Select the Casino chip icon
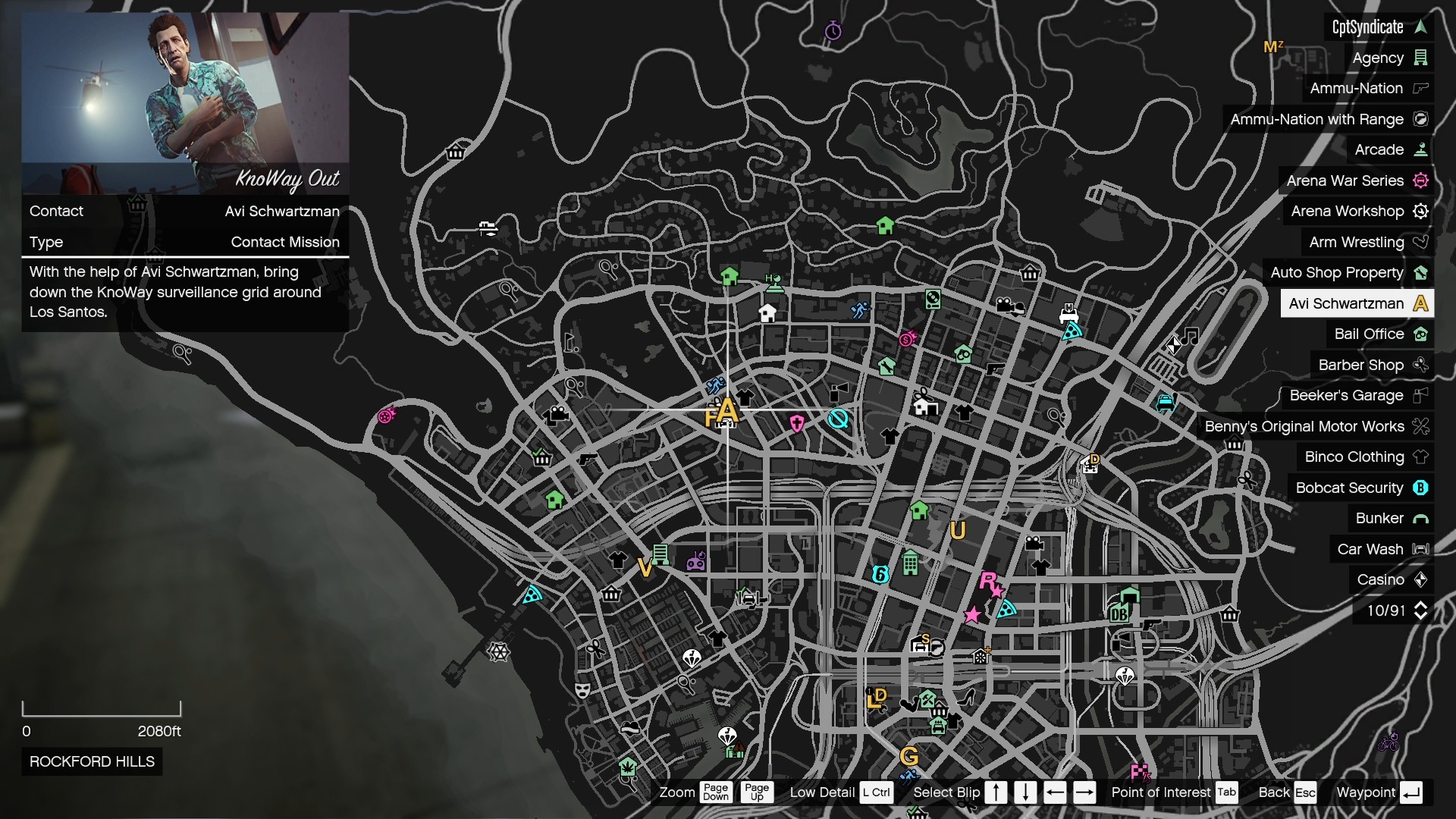This screenshot has width=1456, height=819. coord(1421,579)
